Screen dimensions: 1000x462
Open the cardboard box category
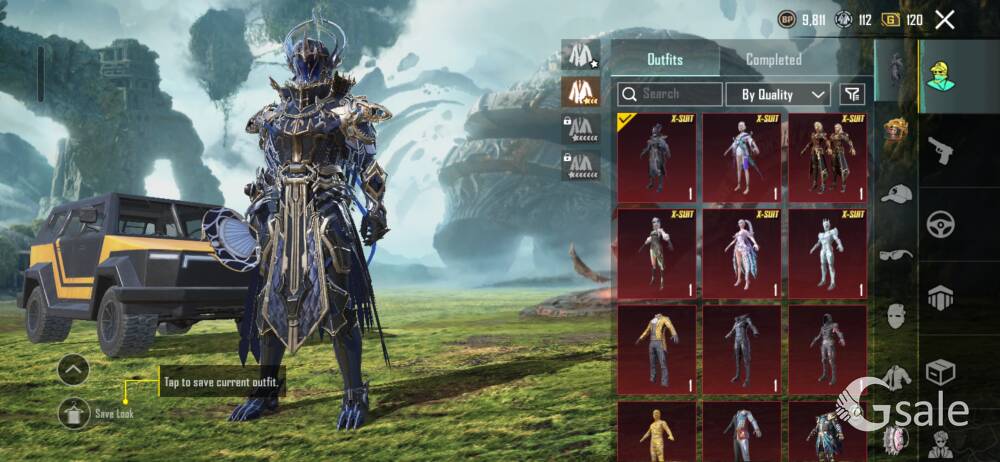(x=940, y=372)
